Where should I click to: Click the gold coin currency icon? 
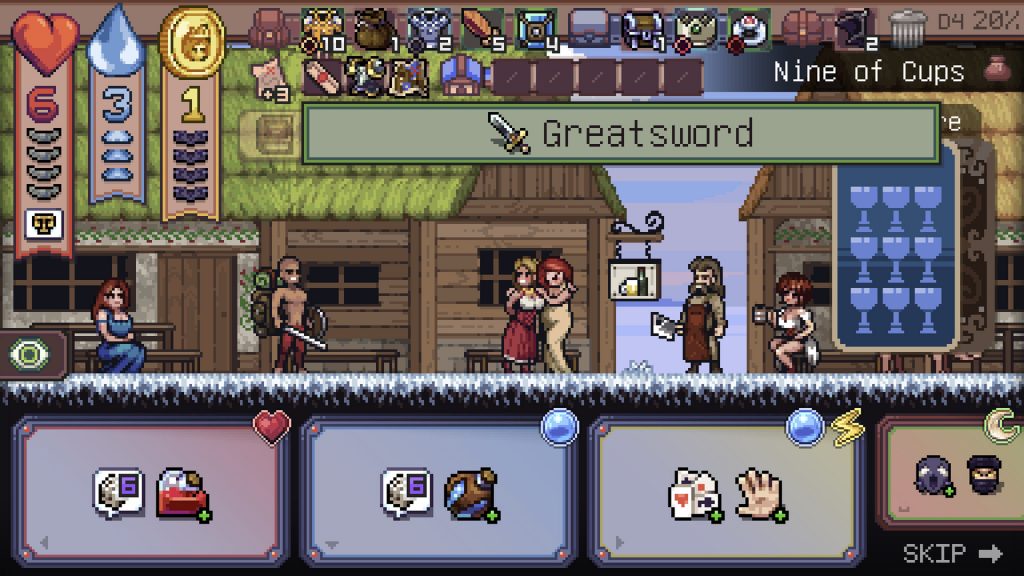(x=190, y=42)
